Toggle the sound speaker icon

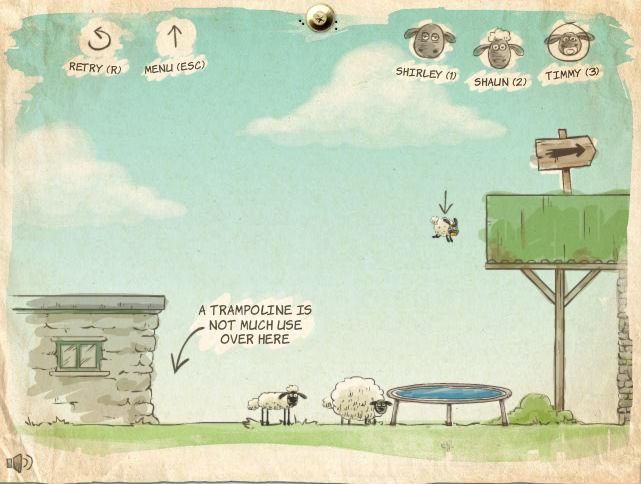(19, 462)
